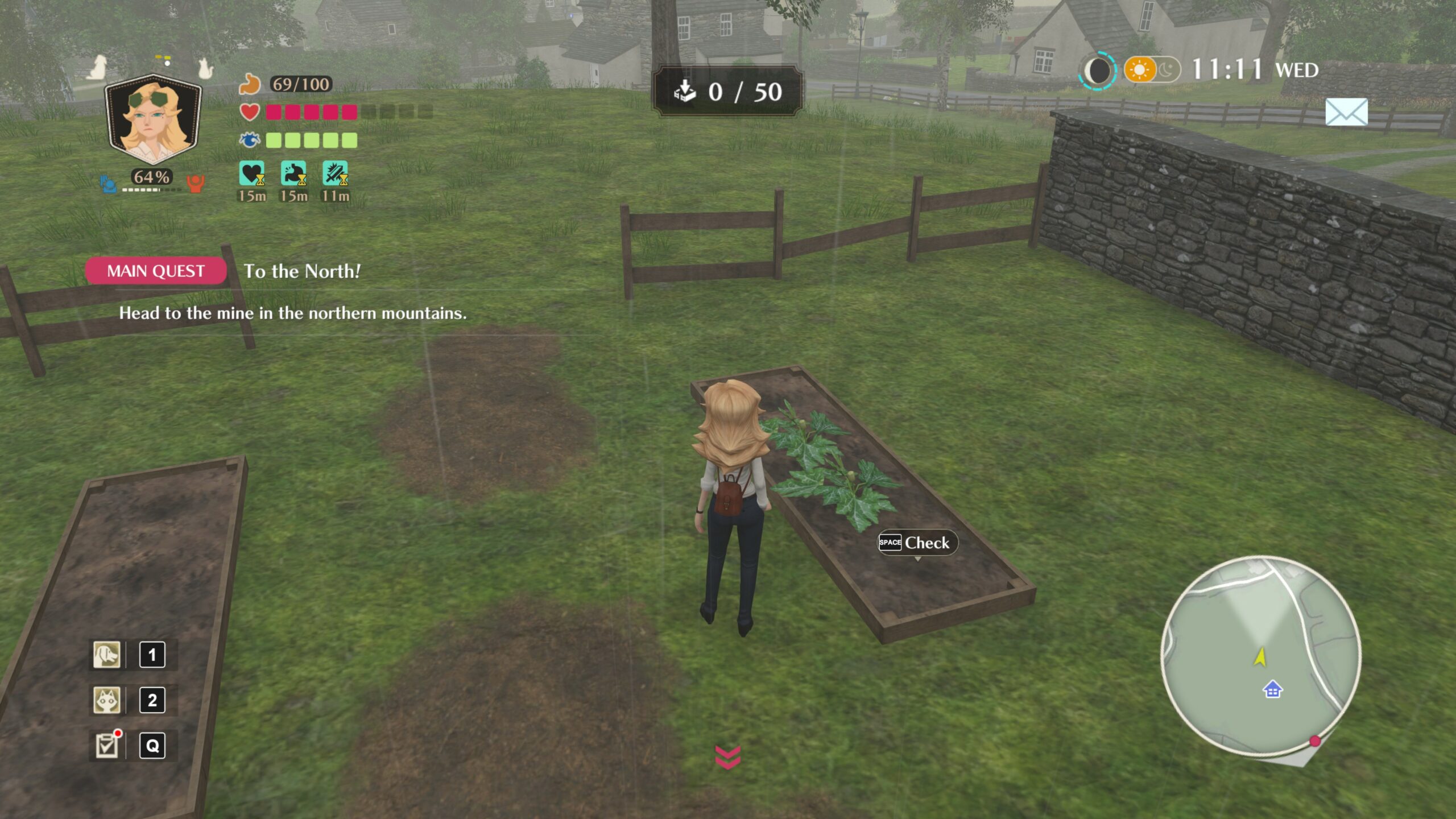The image size is (1456, 819).
Task: Click the moon phase indicator
Action: 1098,71
